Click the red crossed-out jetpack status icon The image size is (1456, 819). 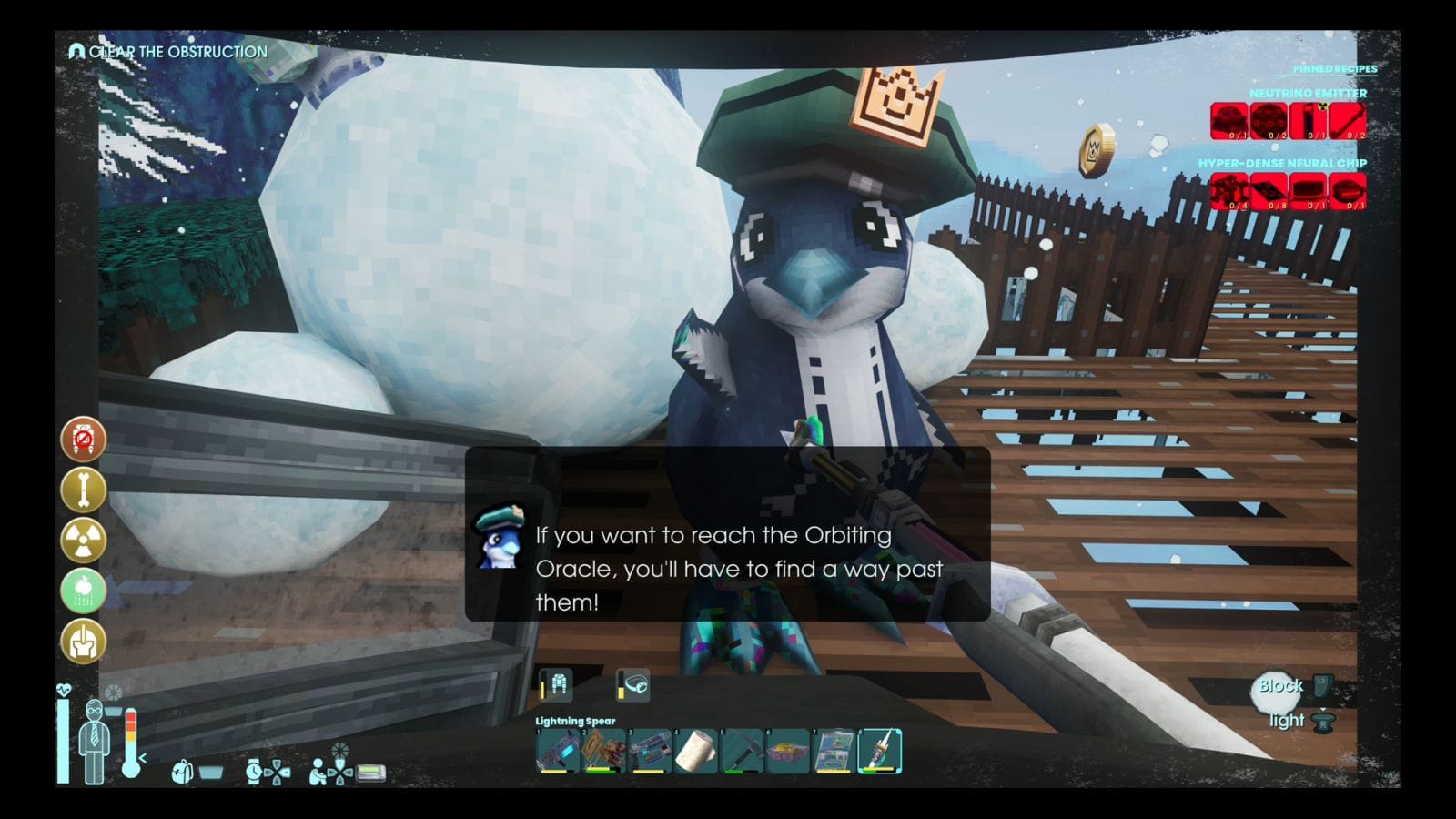click(83, 440)
